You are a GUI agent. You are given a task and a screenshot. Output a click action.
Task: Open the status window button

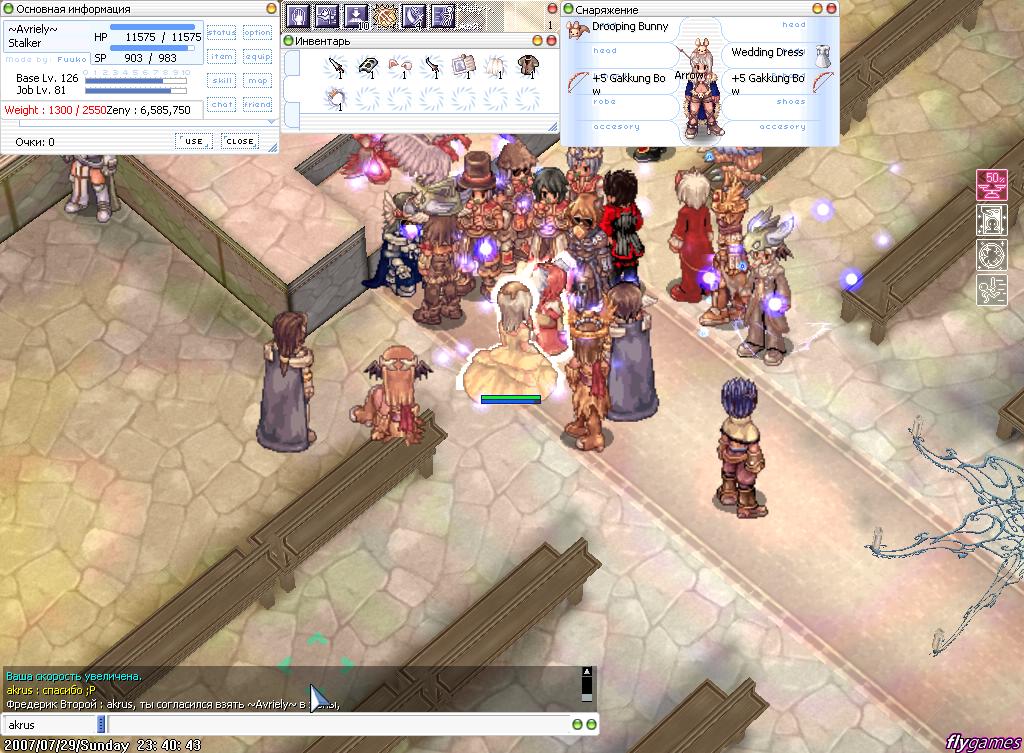pyautogui.click(x=222, y=33)
